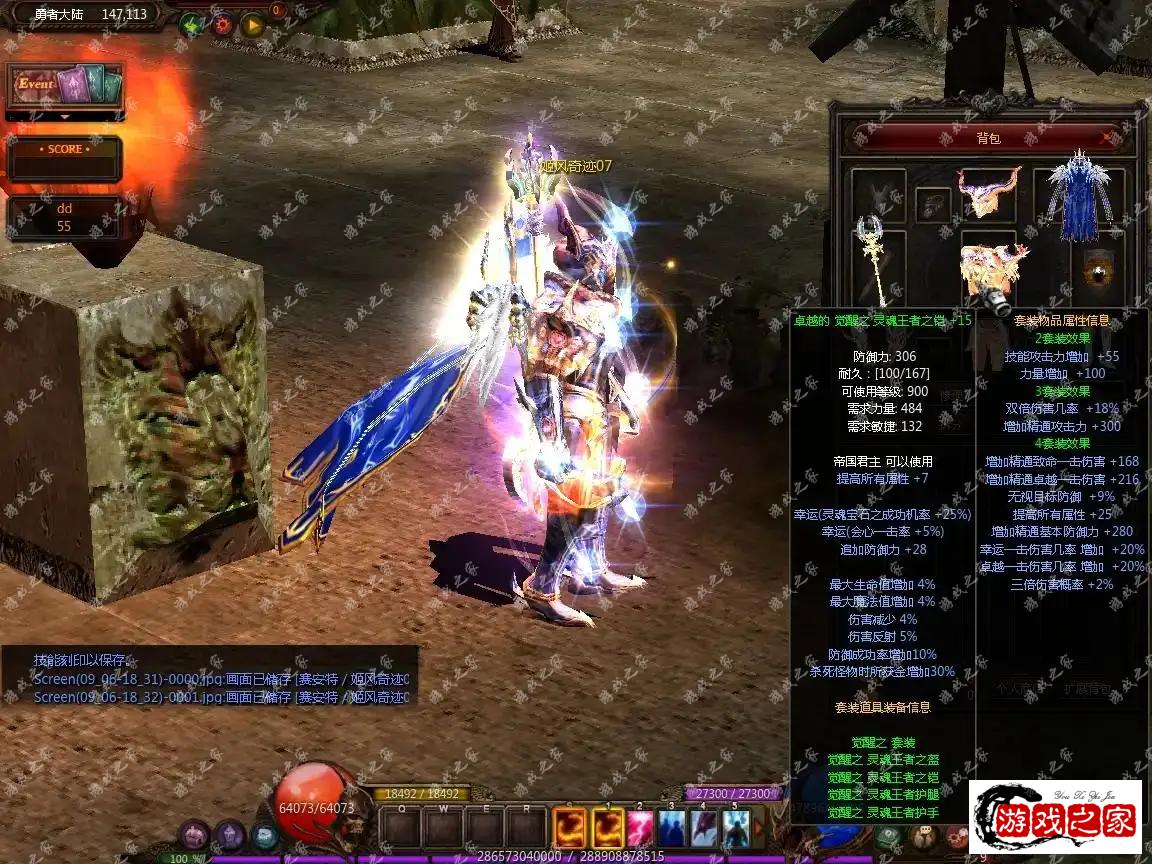Activate the skill in hotbar slot 4
This screenshot has width=1152, height=864.
(704, 829)
